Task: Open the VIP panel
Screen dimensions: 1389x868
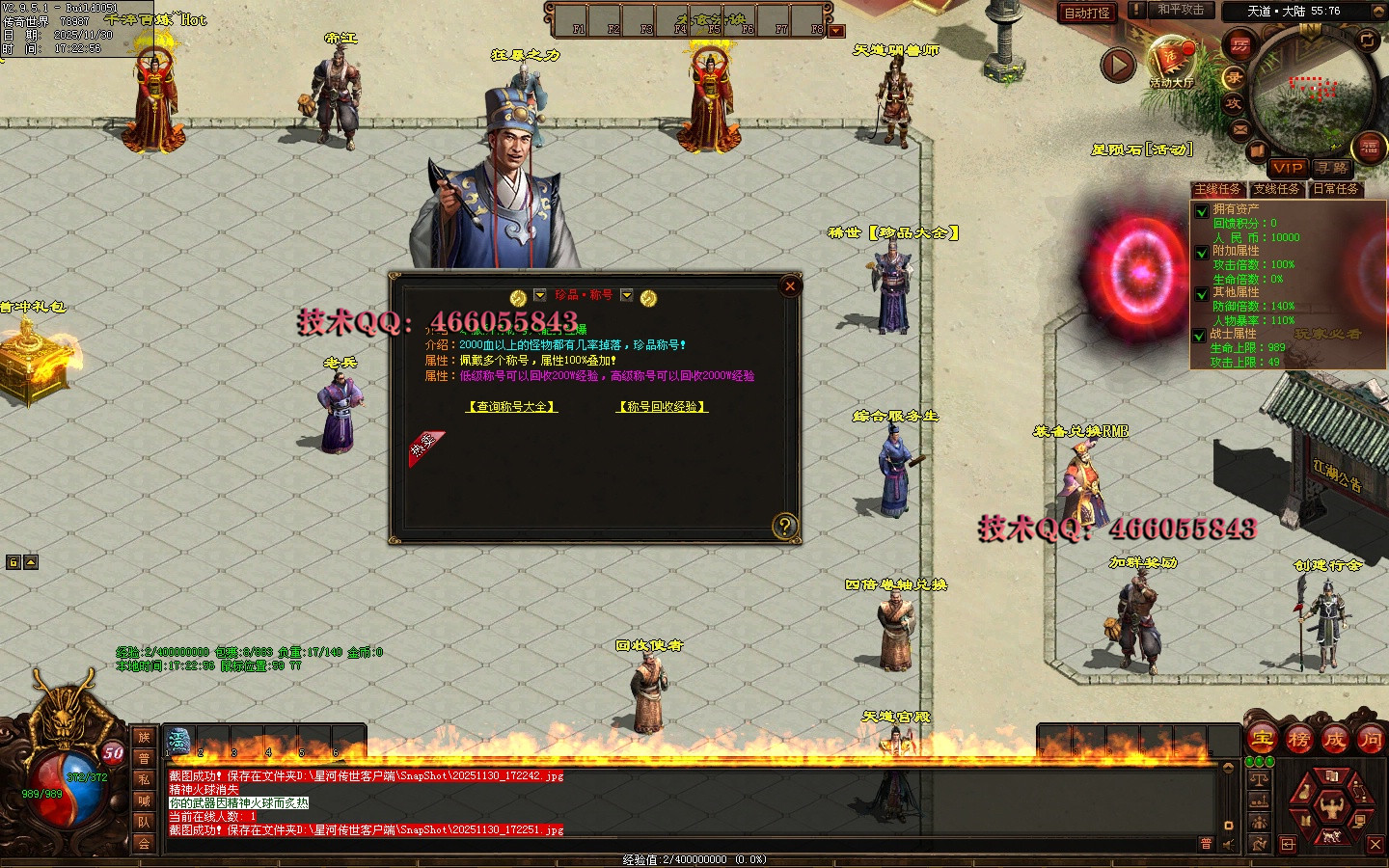Action: (1288, 168)
